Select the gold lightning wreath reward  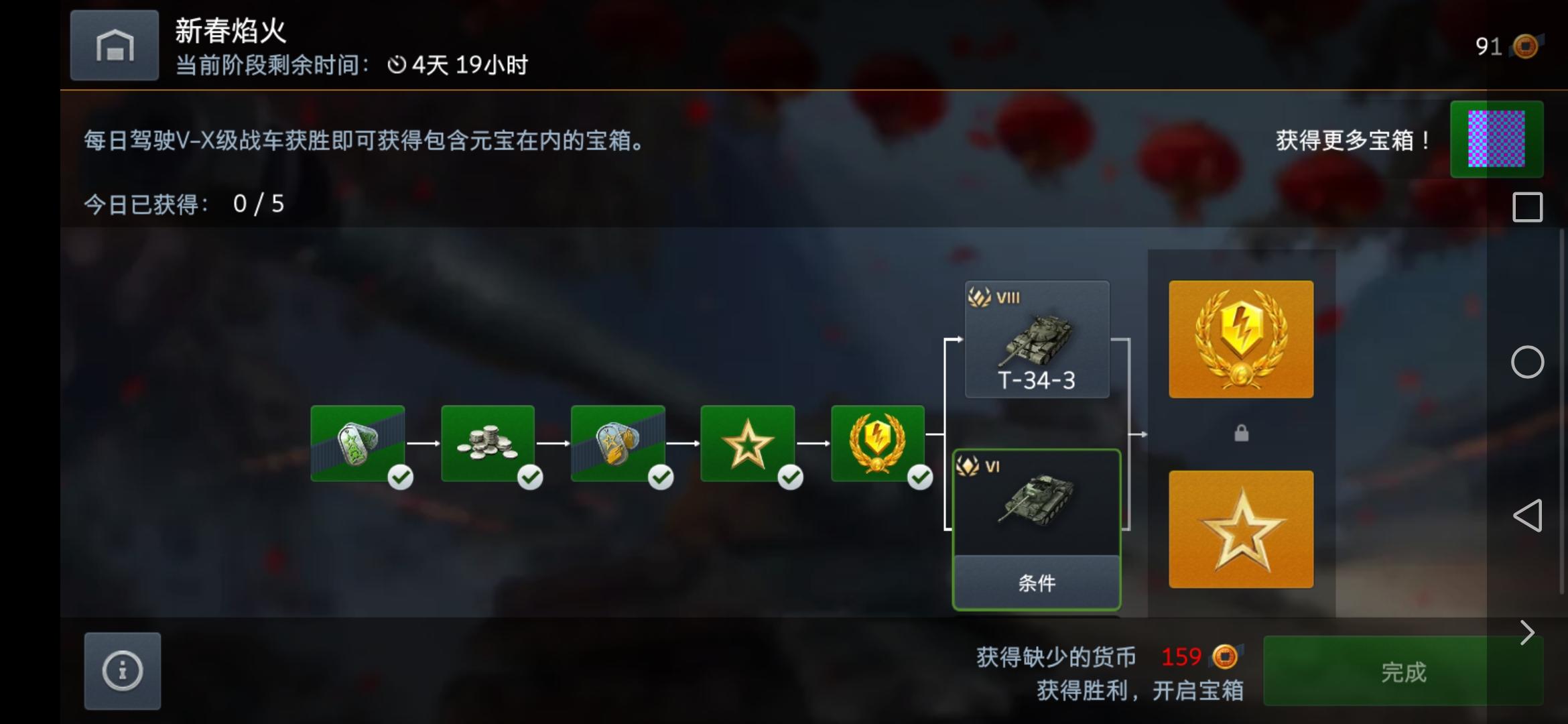pyautogui.click(x=1240, y=339)
